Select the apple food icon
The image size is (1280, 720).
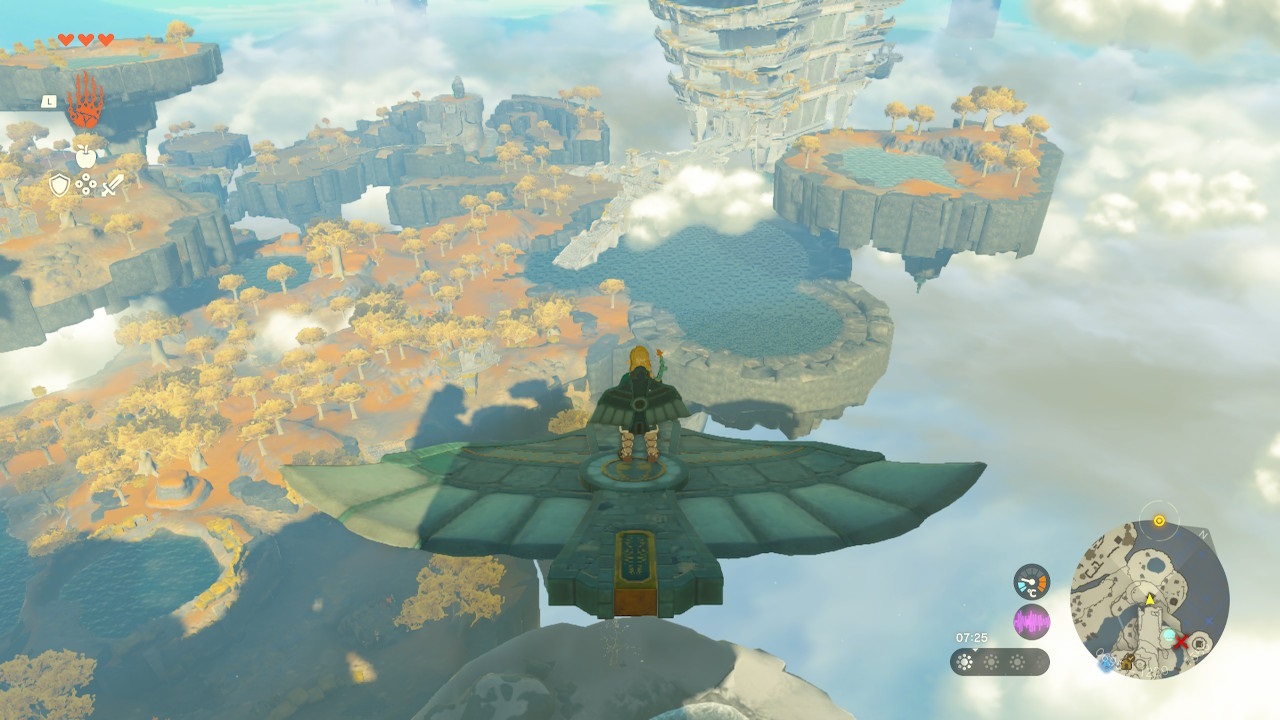[x=85, y=156]
